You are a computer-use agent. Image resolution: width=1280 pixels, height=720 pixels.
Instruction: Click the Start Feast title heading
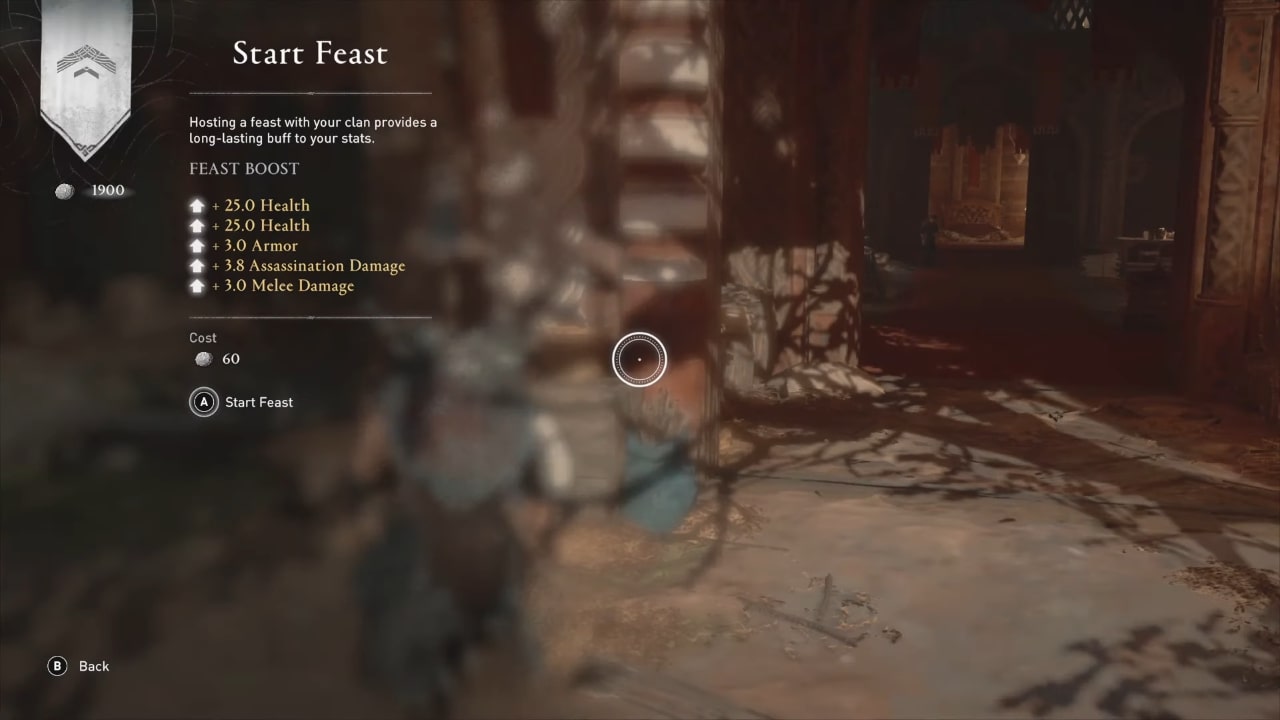[310, 53]
